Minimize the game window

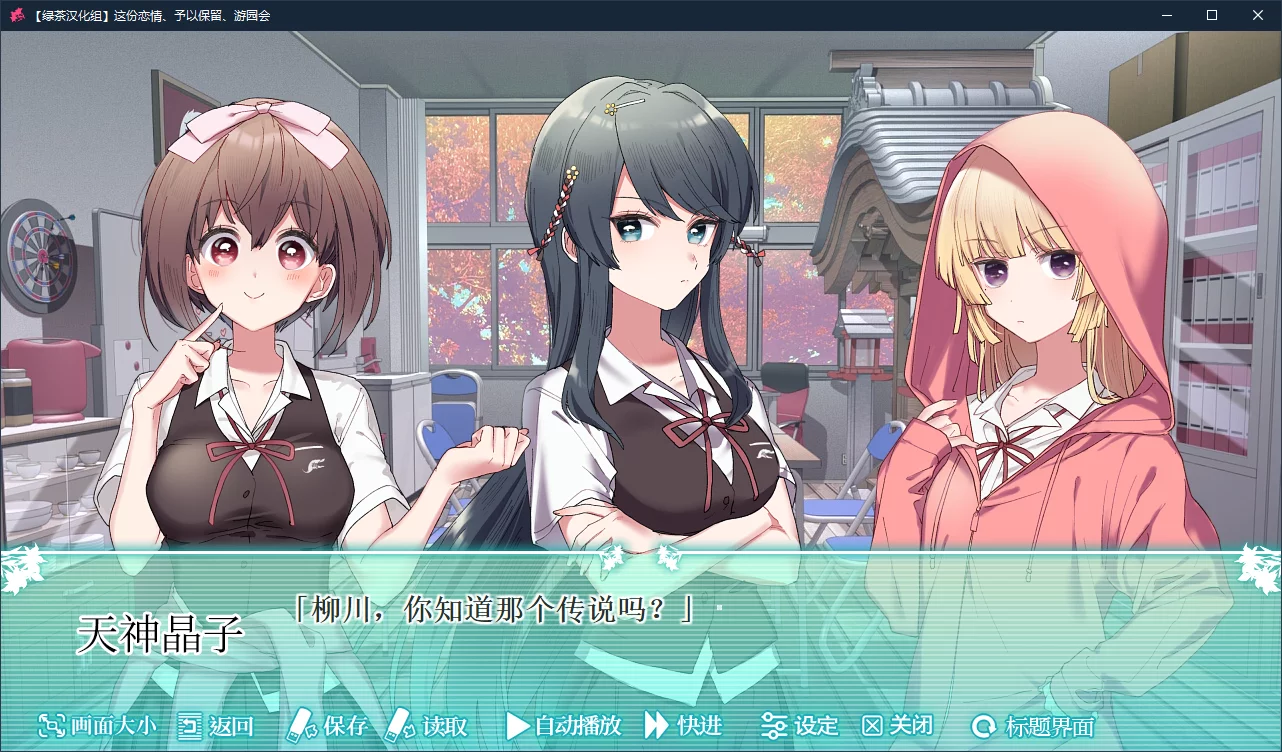click(x=1166, y=15)
